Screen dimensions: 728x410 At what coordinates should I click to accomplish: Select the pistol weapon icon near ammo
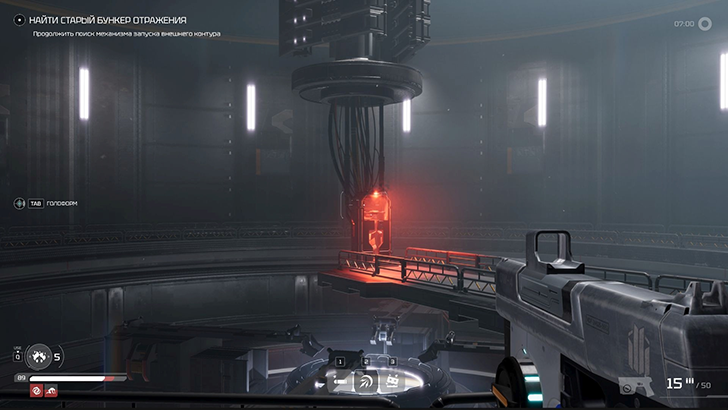637,385
